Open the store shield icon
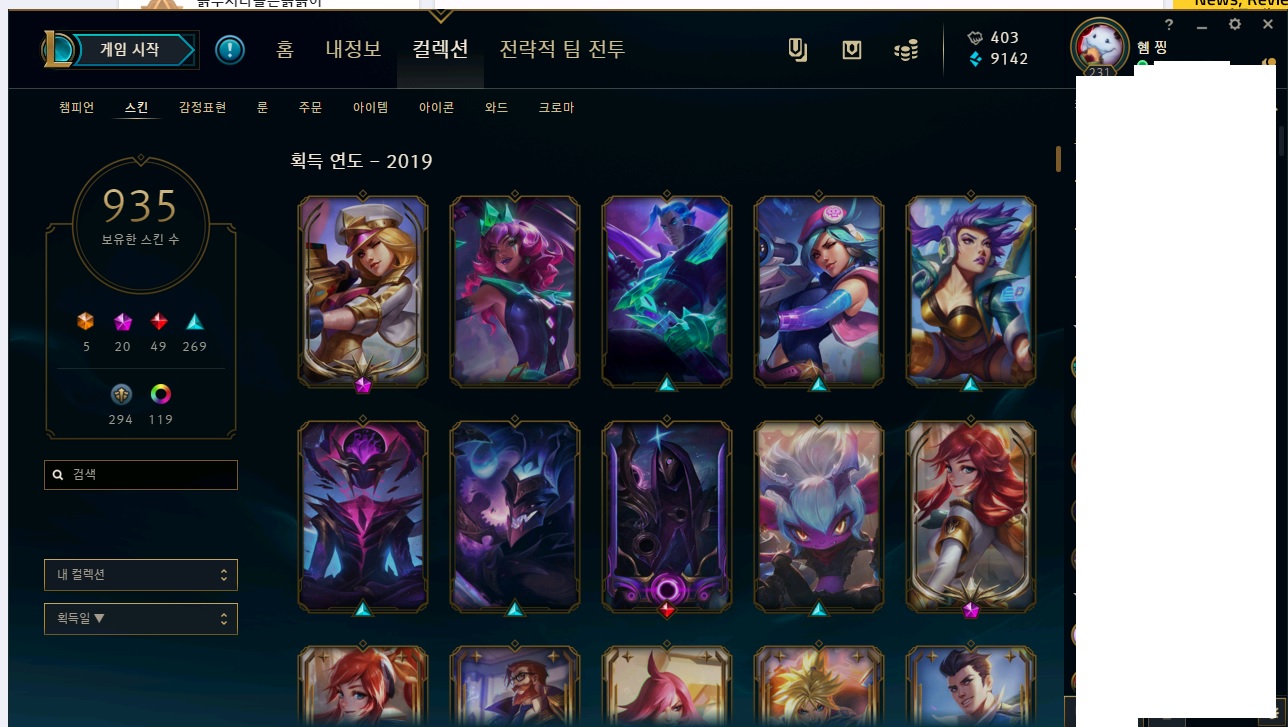1288x727 pixels. (x=851, y=49)
